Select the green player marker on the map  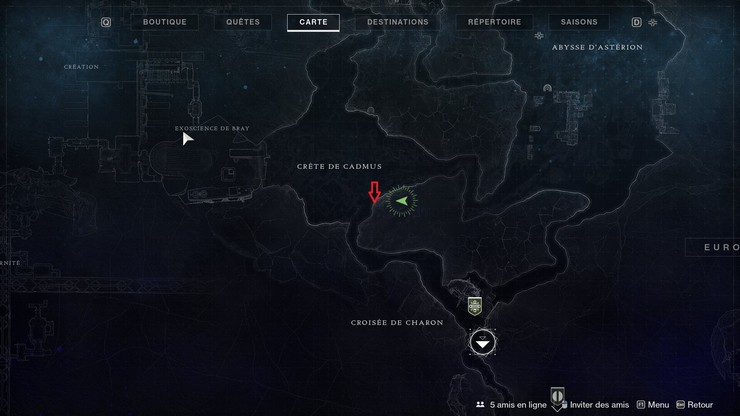(402, 200)
